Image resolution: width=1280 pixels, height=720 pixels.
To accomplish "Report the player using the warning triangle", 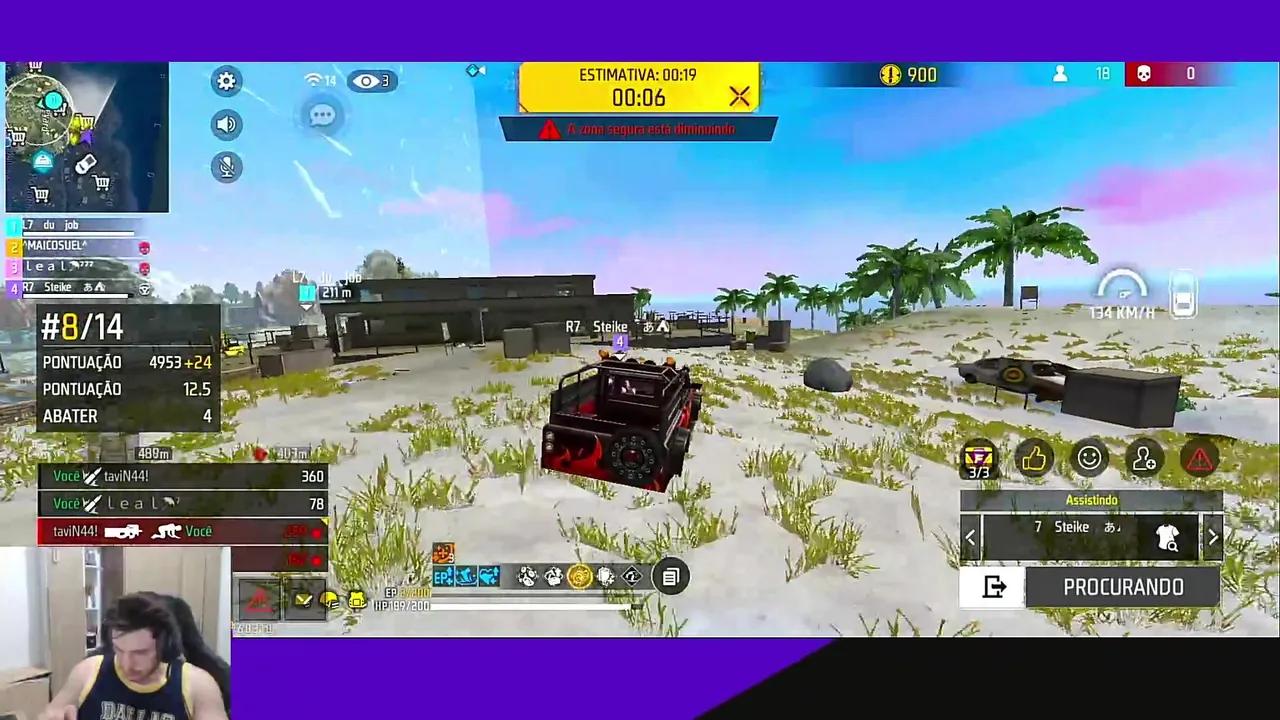I will pyautogui.click(x=1198, y=458).
